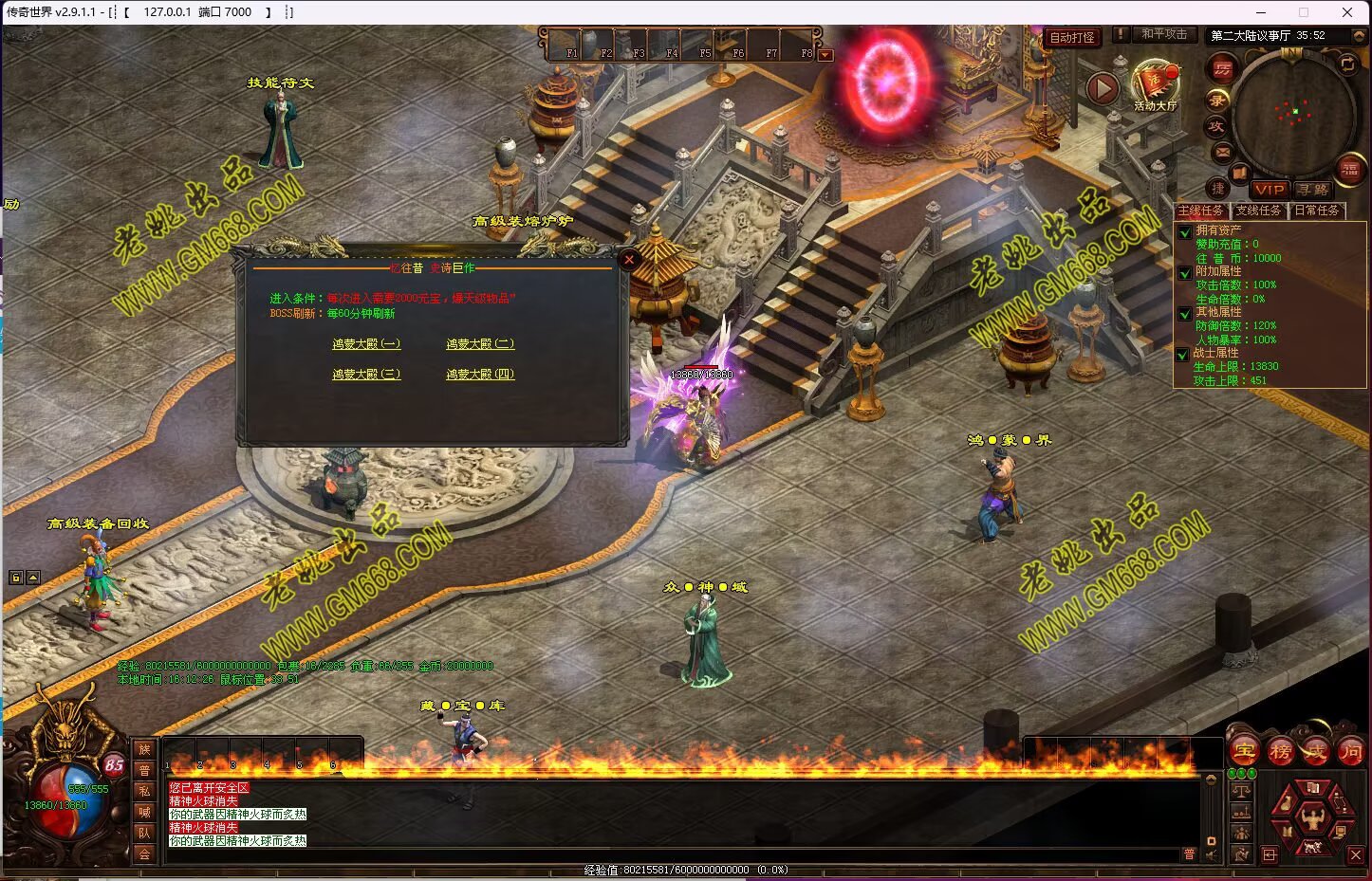The width and height of the screenshot is (1372, 881).
Task: Enter 鸿蒙大殿(一) from the dialog
Action: click(366, 344)
